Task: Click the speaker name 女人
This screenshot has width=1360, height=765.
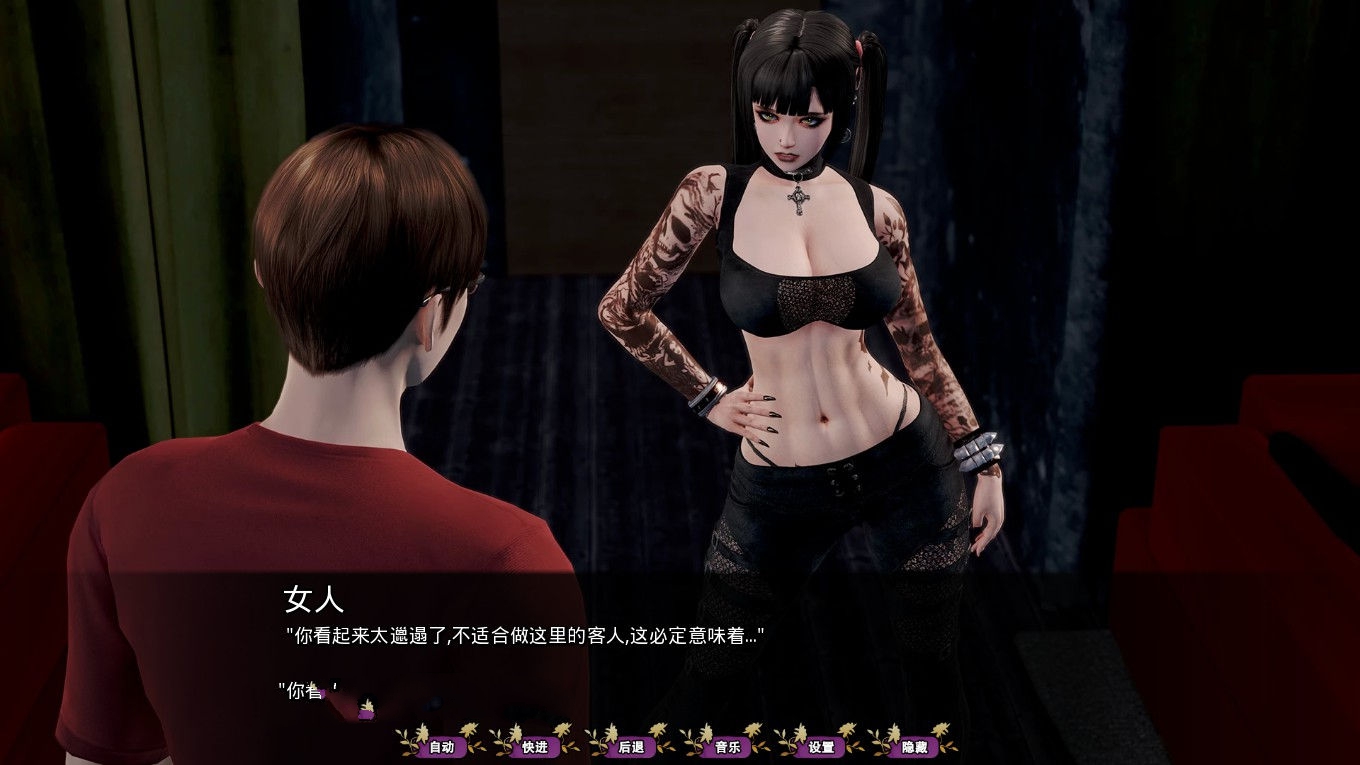Action: point(314,602)
